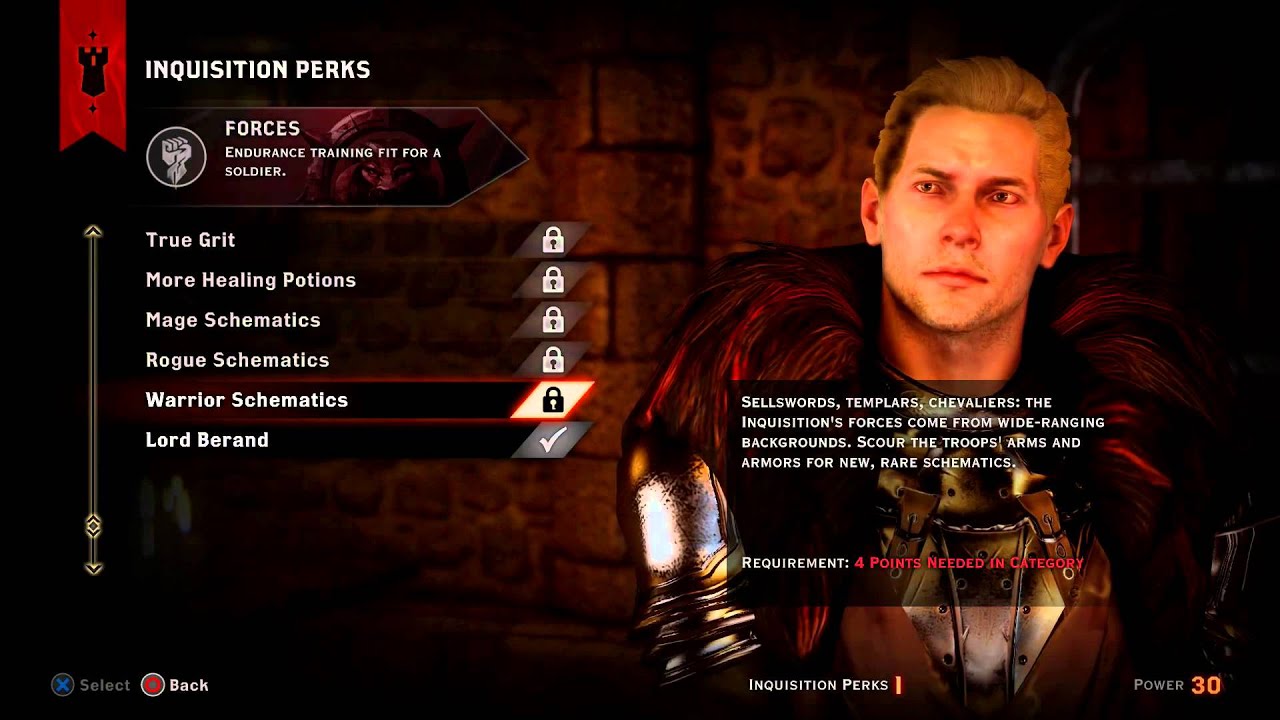Click the lock icon next to Mage Schematics
Screen dimensions: 1280x720
(x=555, y=320)
